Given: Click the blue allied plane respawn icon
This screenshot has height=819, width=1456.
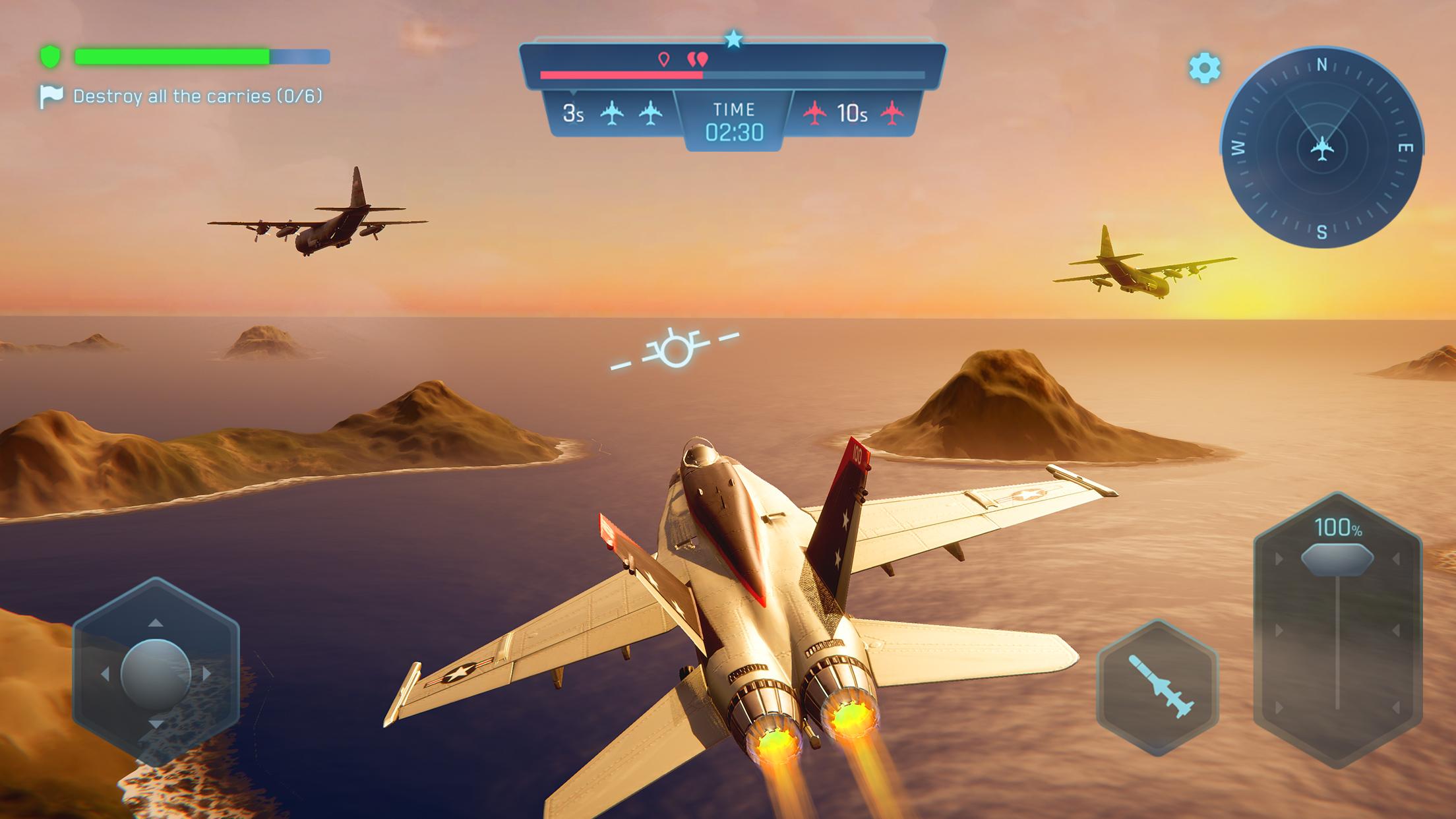Looking at the screenshot, I should pyautogui.click(x=613, y=113).
